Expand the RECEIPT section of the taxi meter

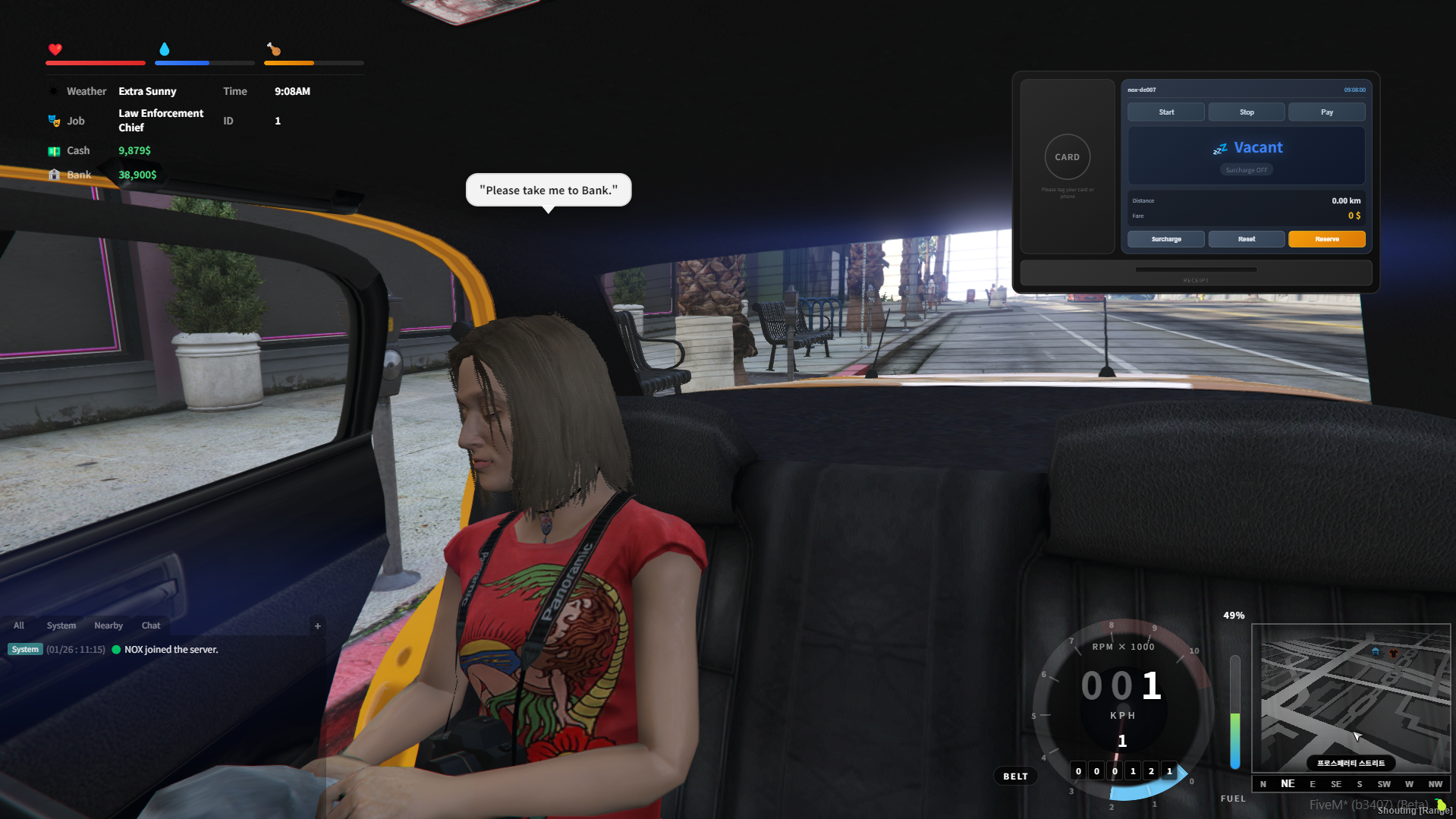click(x=1196, y=279)
